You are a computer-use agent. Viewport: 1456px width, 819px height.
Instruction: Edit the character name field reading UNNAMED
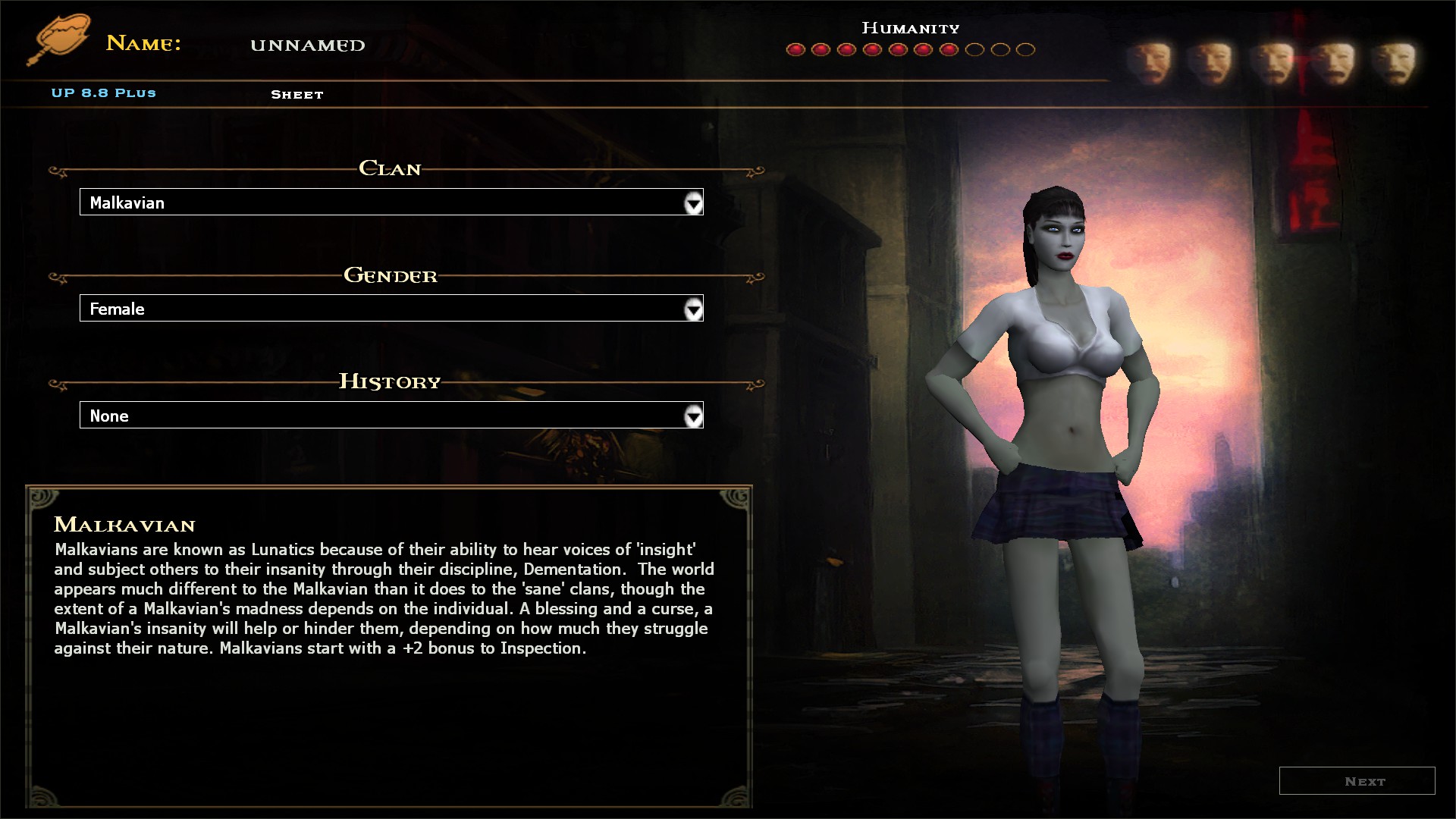(308, 45)
